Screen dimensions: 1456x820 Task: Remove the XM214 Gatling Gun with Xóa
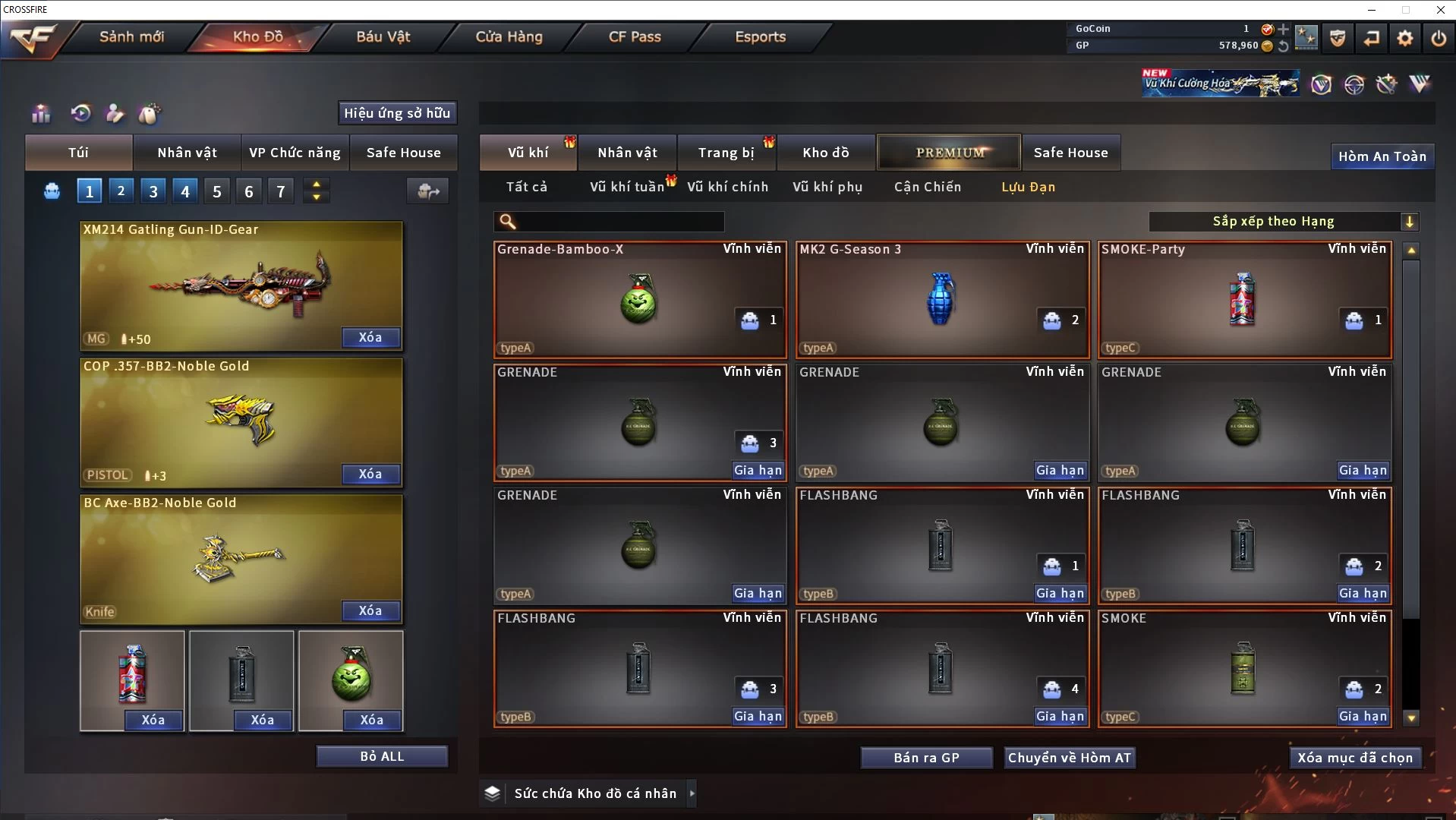pos(370,337)
